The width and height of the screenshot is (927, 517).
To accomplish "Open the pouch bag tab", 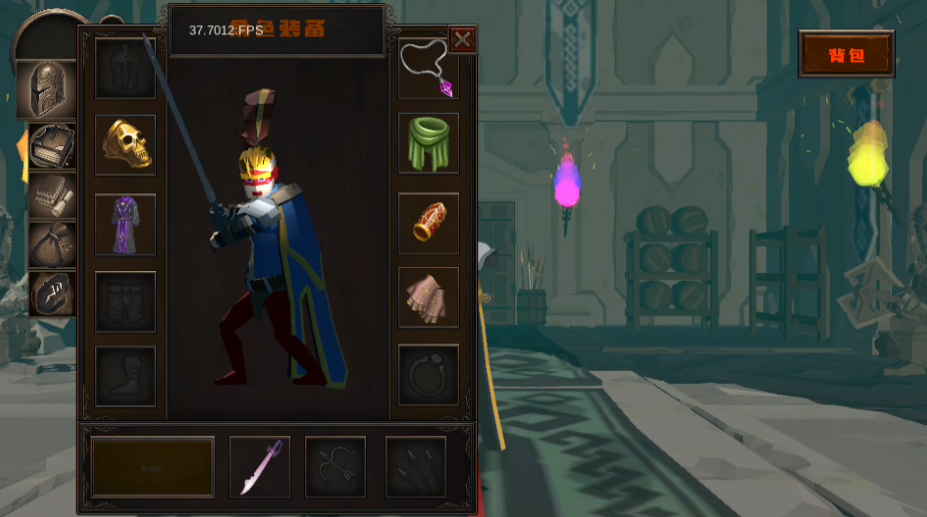I will coord(50,244).
